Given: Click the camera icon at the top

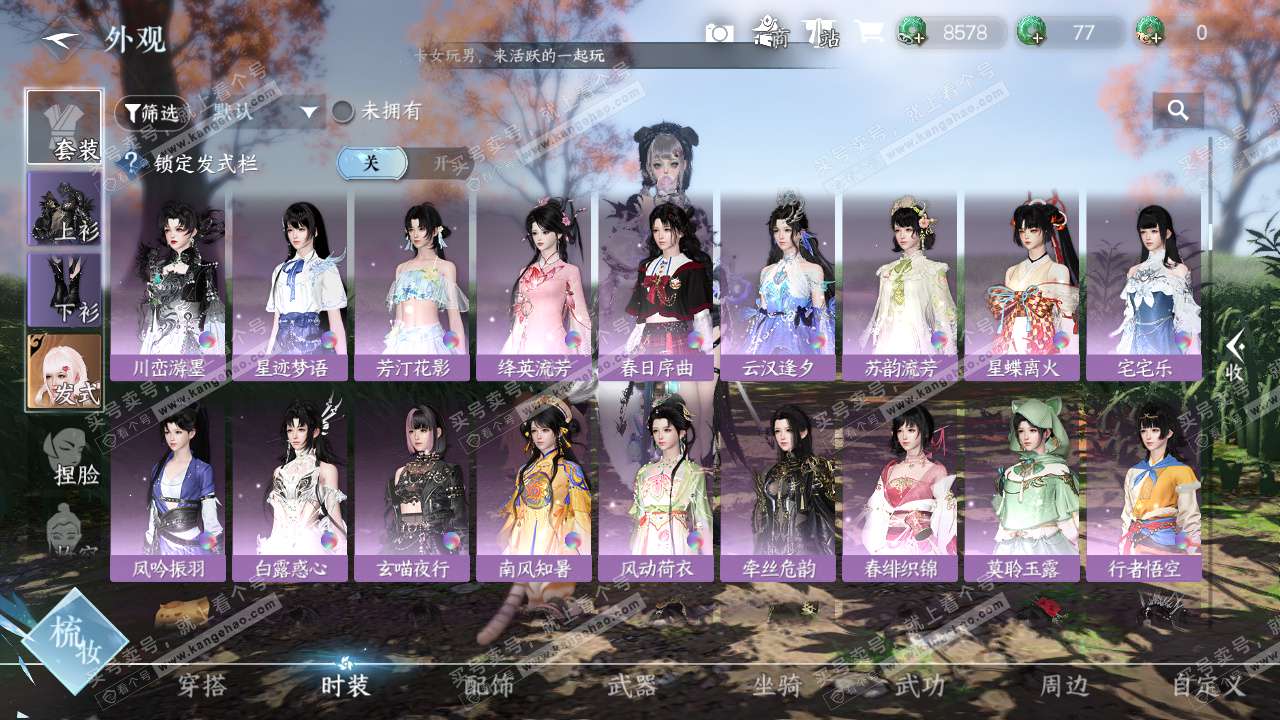Looking at the screenshot, I should pyautogui.click(x=719, y=33).
